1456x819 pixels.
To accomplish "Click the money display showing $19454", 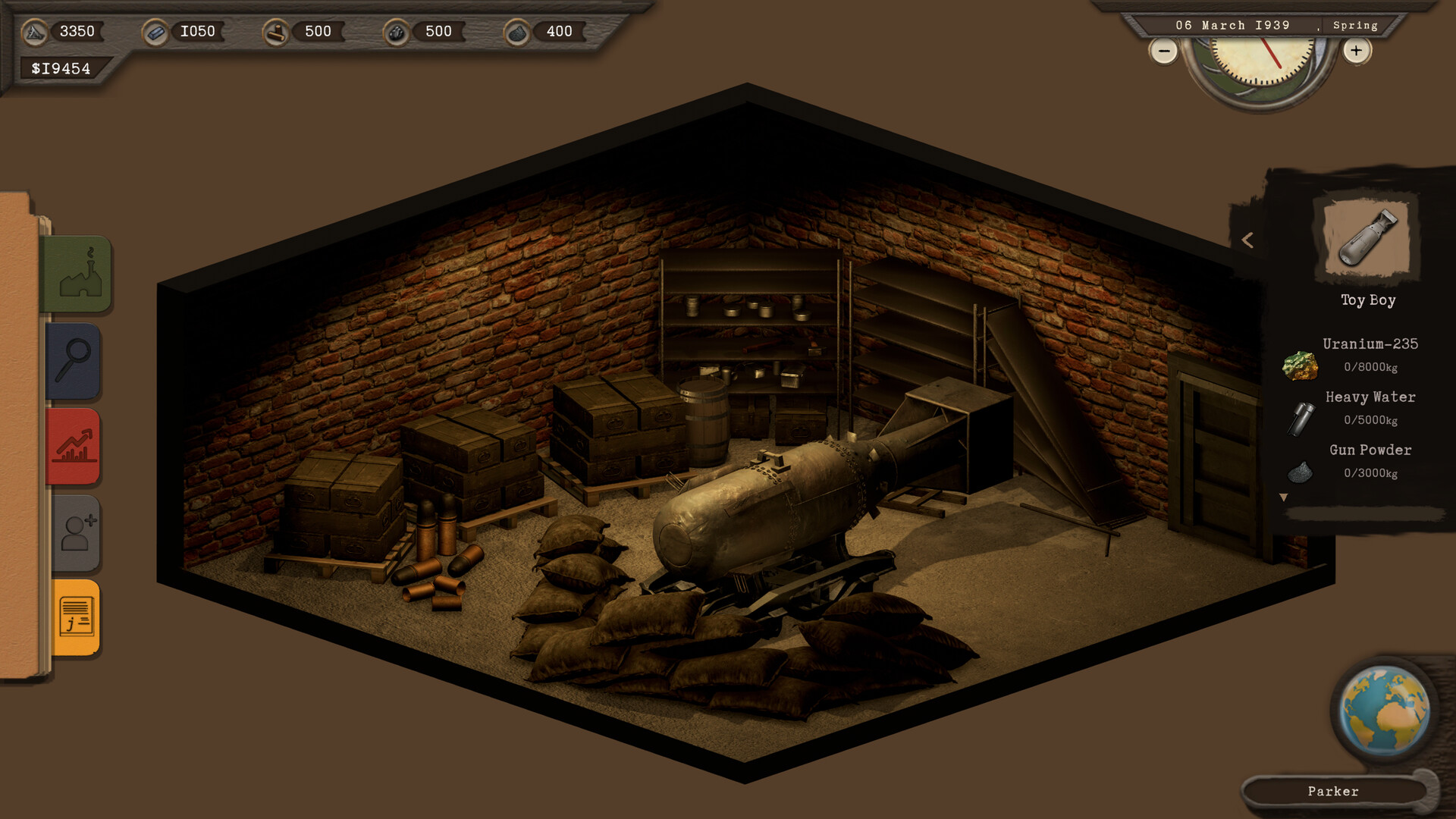I will tap(61, 68).
